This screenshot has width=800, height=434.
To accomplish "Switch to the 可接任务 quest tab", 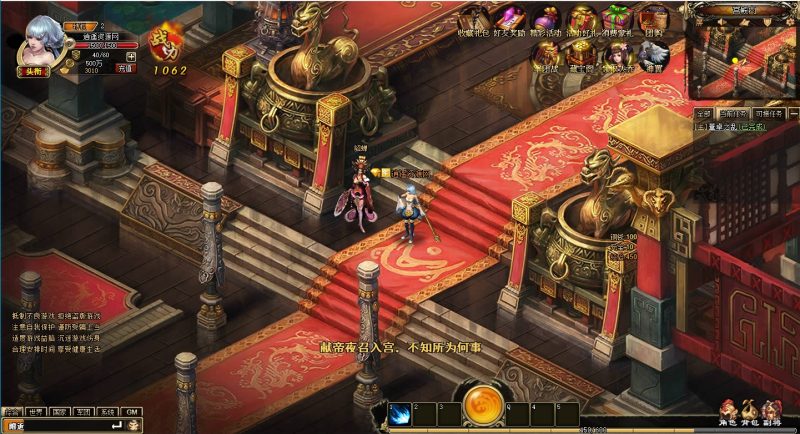I will pos(771,114).
